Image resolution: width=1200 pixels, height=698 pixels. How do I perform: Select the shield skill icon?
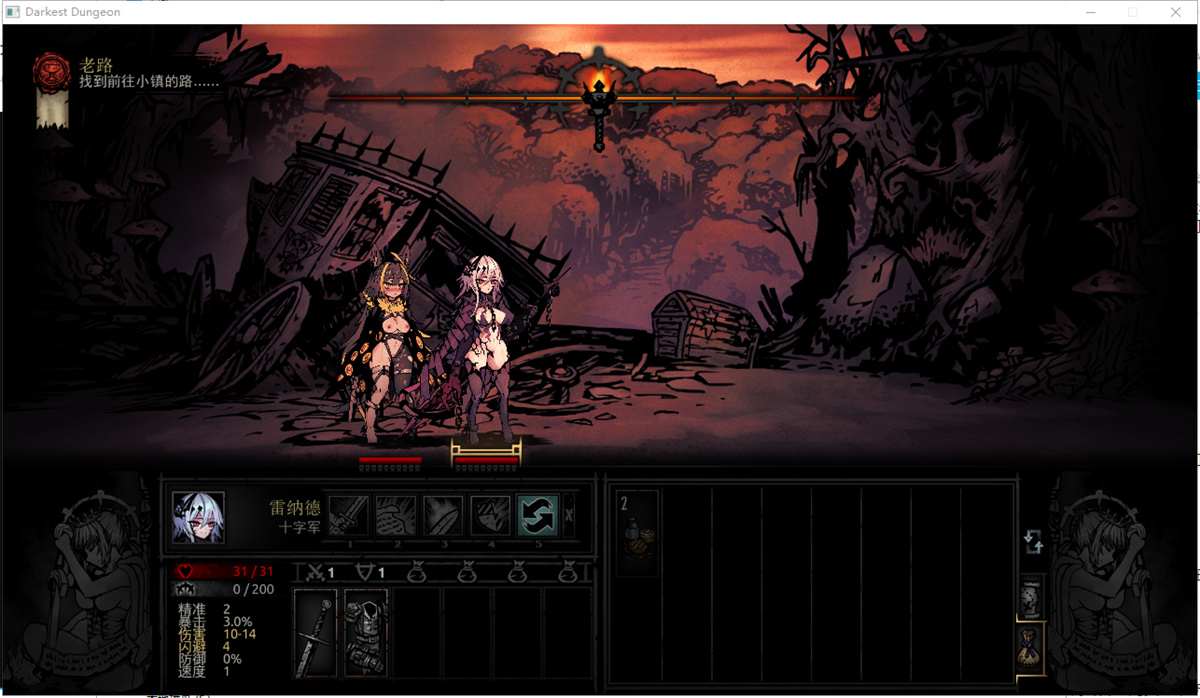pyautogui.click(x=491, y=515)
